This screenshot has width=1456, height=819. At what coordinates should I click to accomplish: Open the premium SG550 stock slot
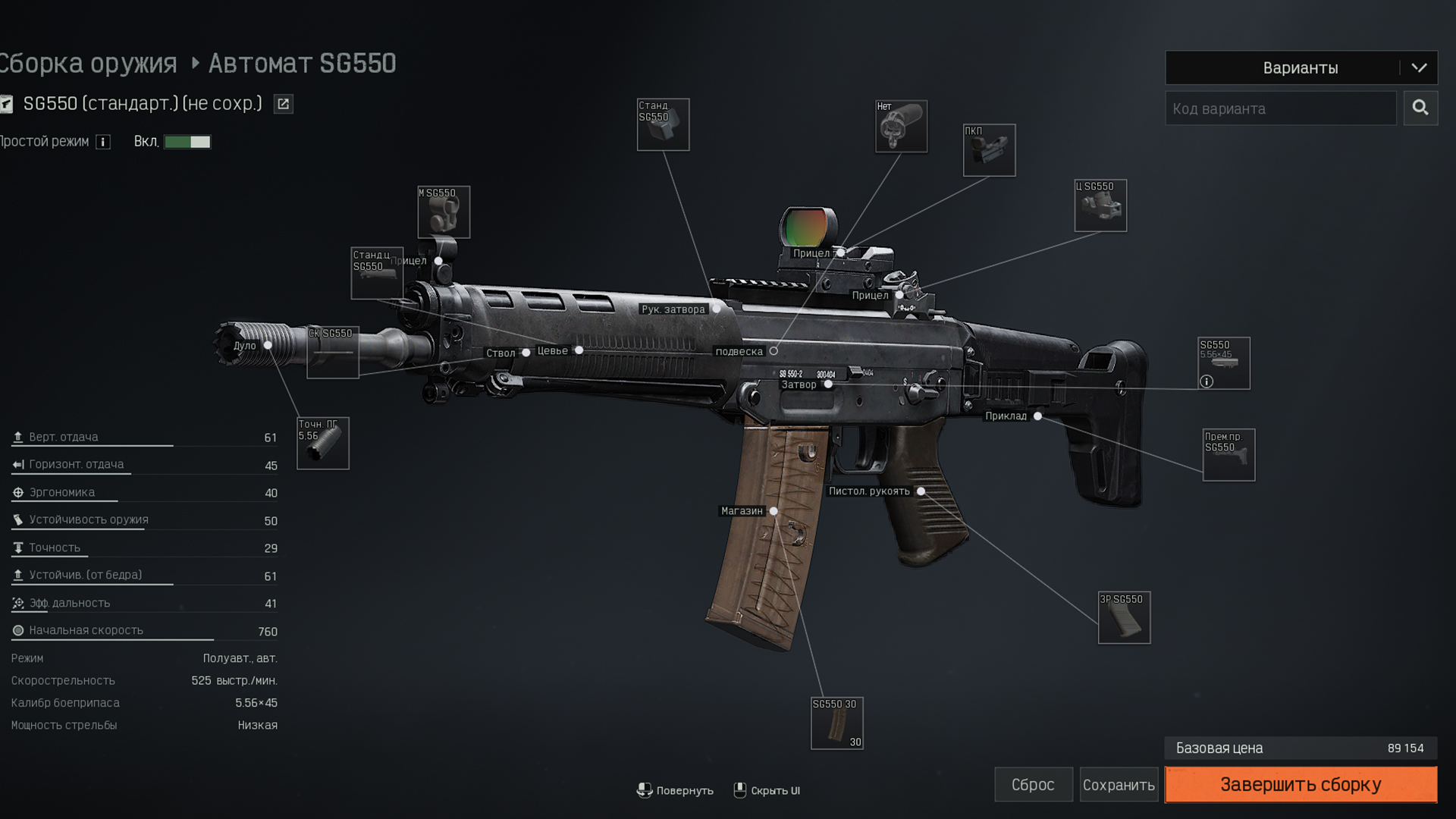[x=1228, y=455]
